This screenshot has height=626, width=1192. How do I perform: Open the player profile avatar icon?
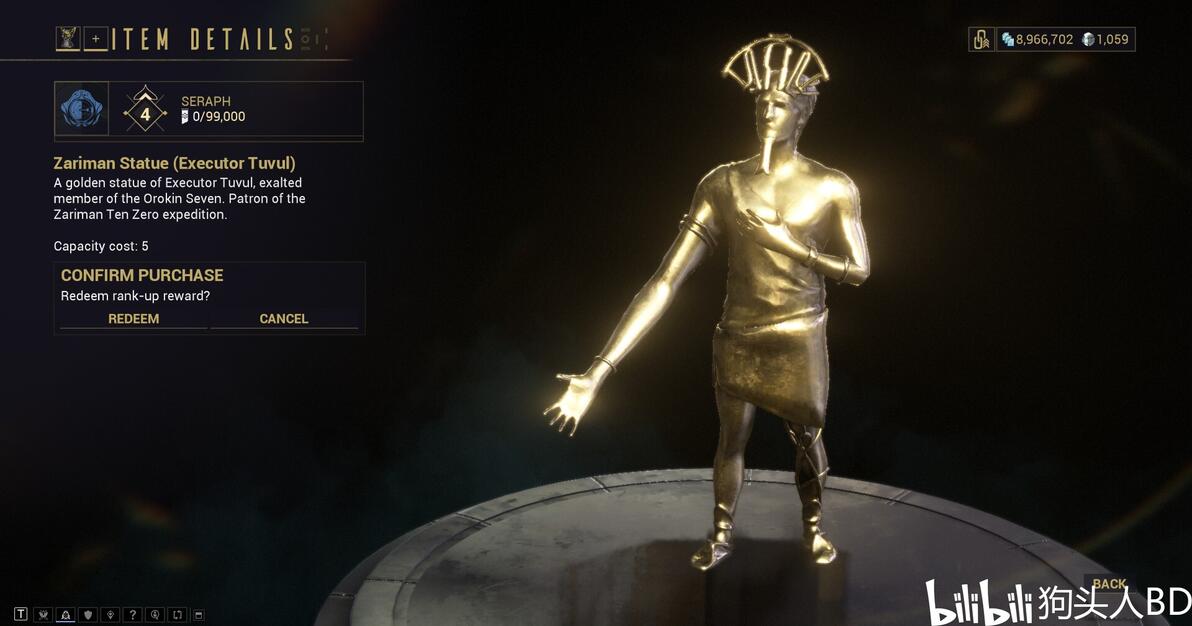[68, 39]
